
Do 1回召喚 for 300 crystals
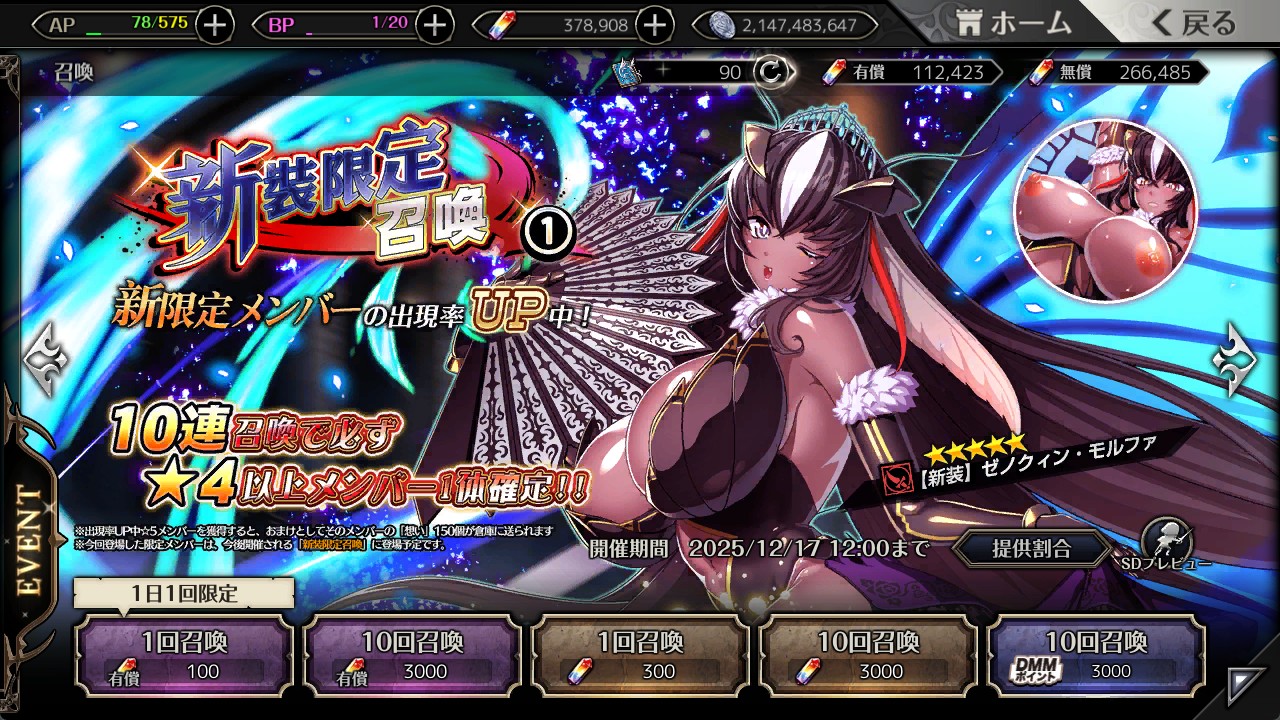(x=640, y=655)
